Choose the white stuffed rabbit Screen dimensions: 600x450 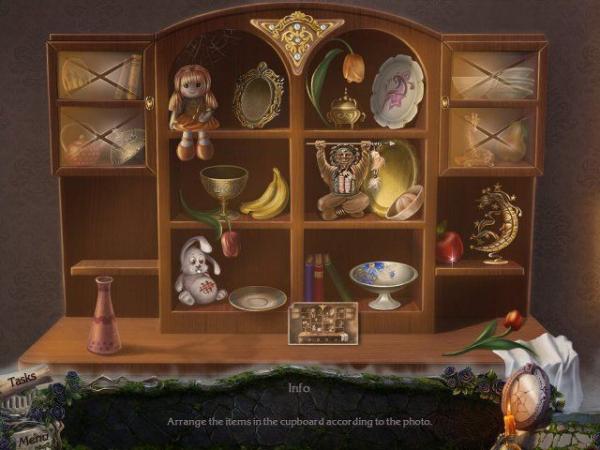click(199, 273)
